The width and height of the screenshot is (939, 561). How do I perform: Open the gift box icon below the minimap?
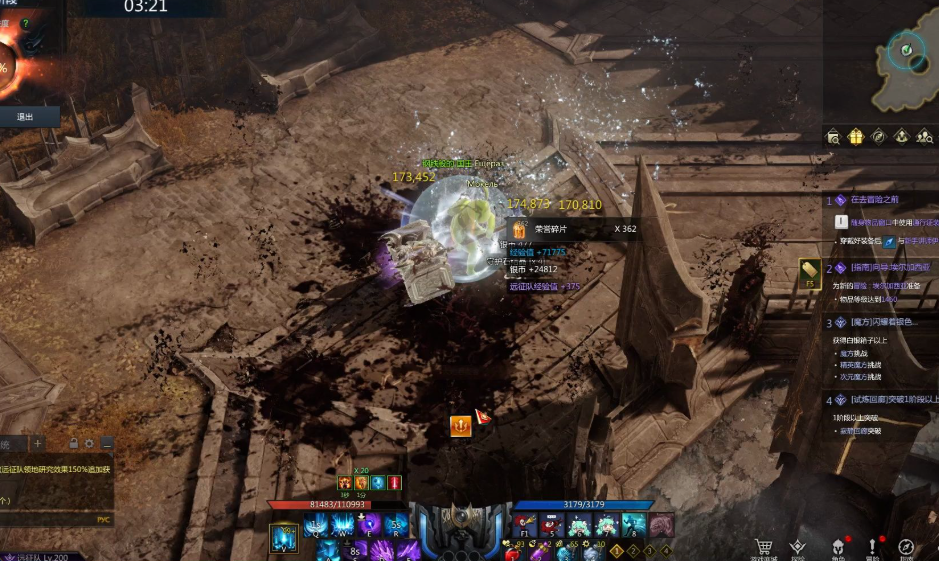[856, 137]
